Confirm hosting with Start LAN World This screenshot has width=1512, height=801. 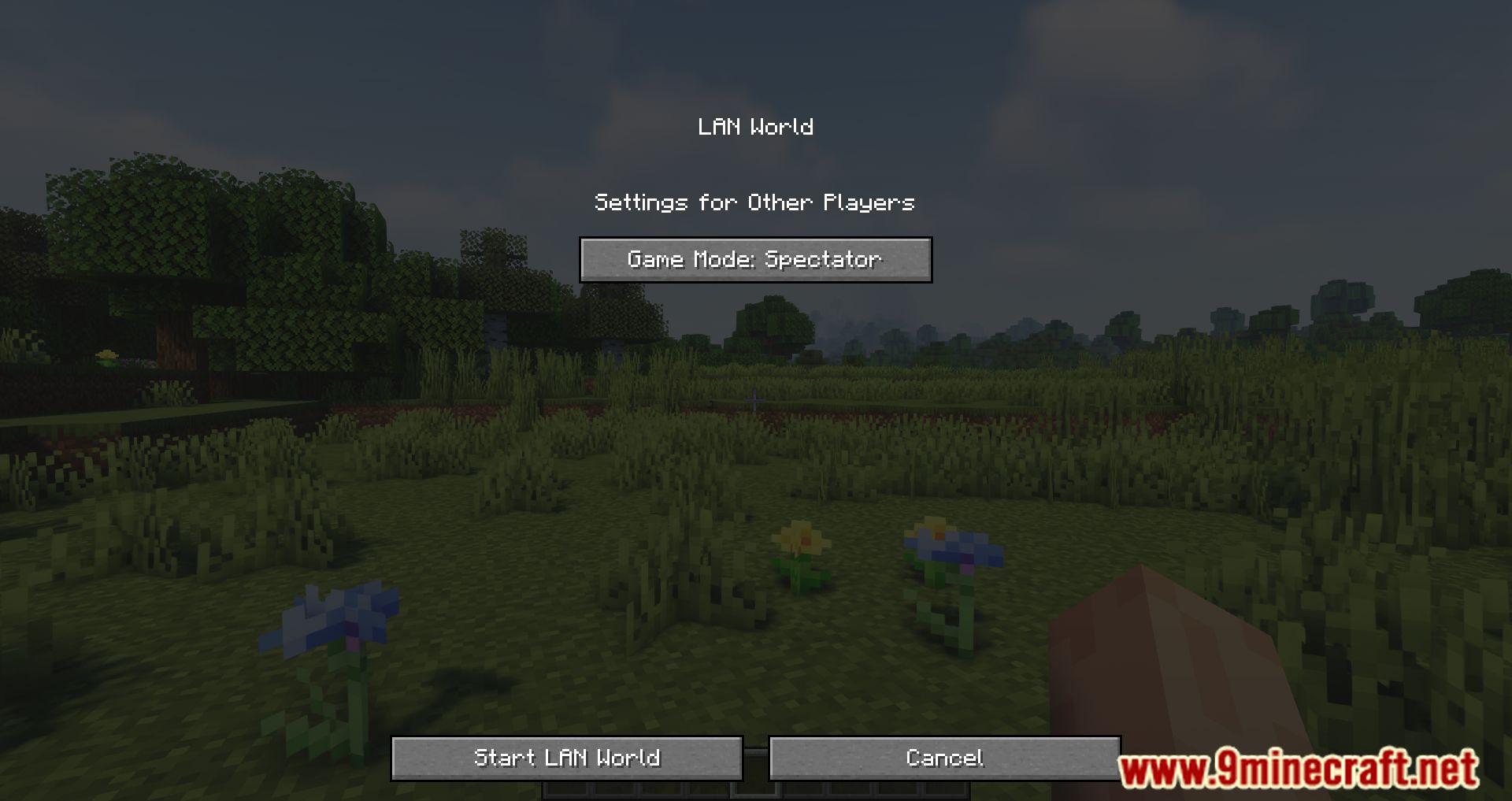coord(567,758)
